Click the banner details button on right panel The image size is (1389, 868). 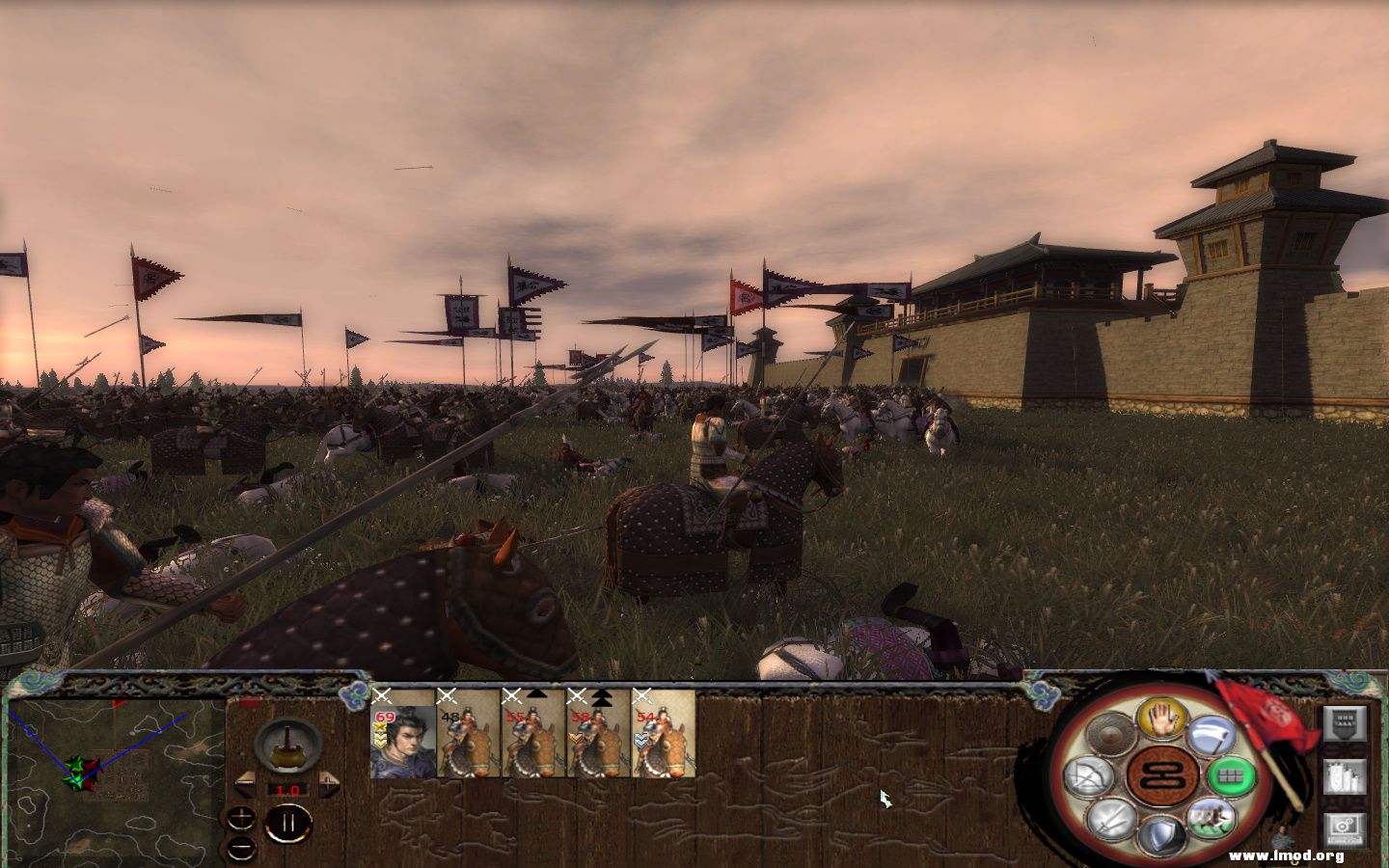tap(1346, 724)
